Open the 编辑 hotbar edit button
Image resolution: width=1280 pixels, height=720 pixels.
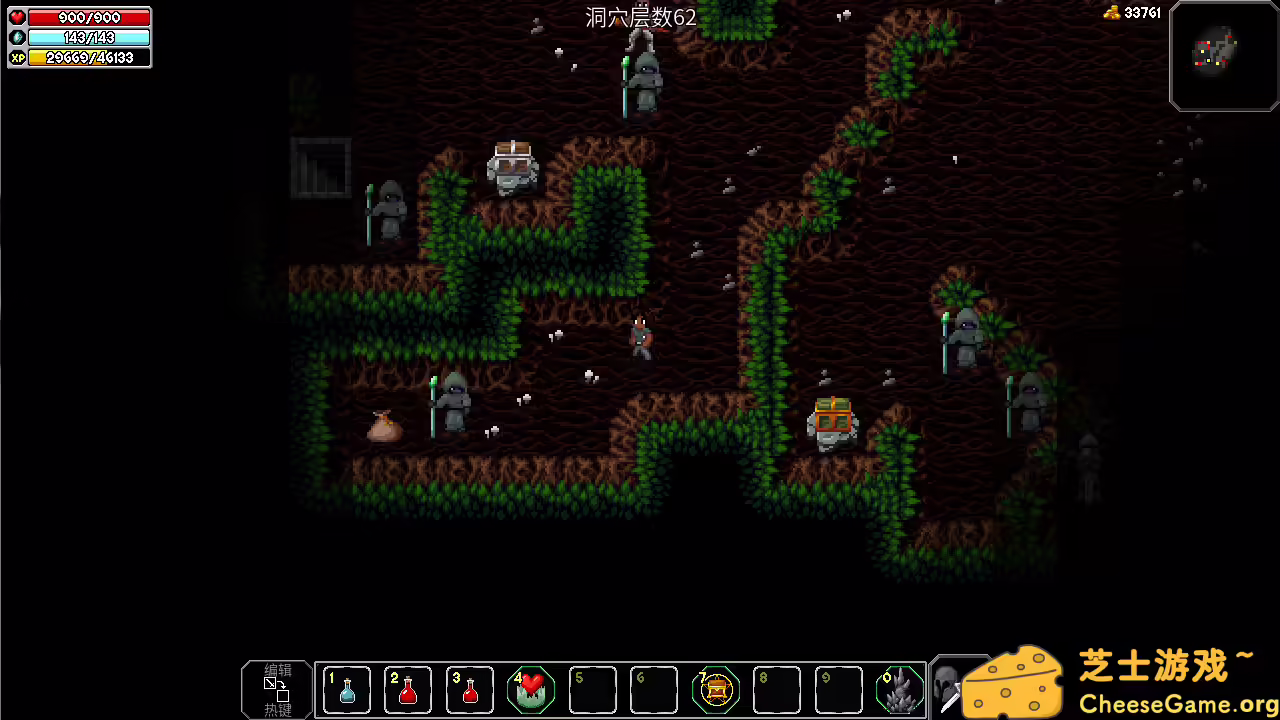click(x=277, y=688)
